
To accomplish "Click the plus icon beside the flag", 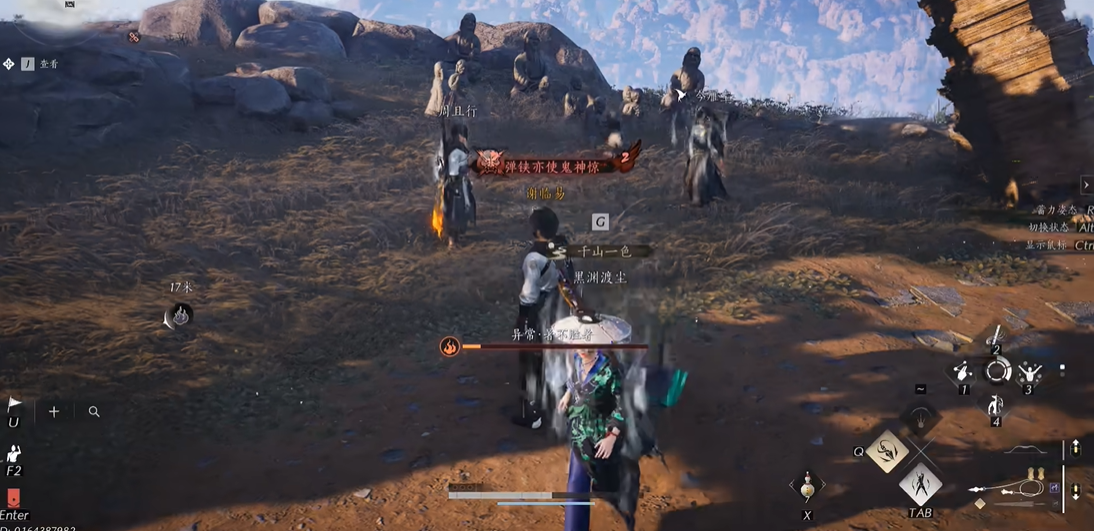I will pyautogui.click(x=54, y=411).
